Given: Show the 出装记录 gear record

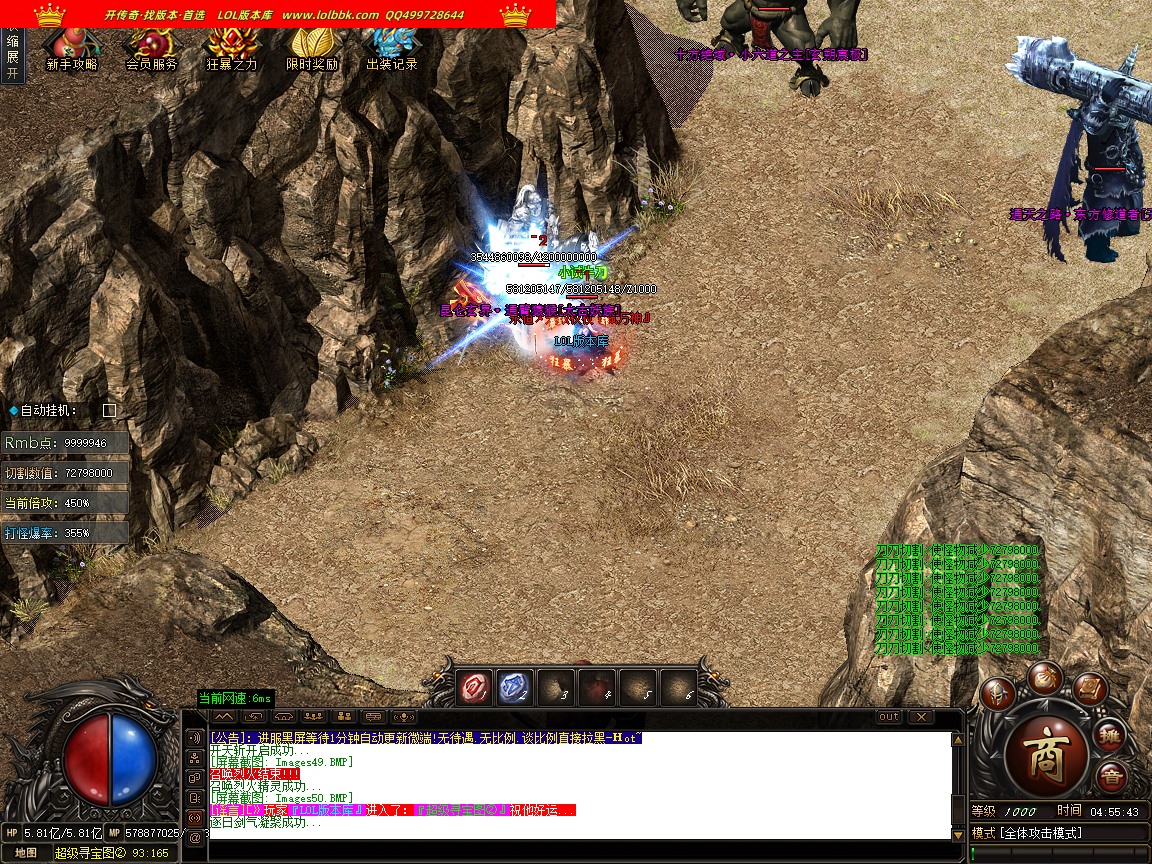Looking at the screenshot, I should pos(391,50).
